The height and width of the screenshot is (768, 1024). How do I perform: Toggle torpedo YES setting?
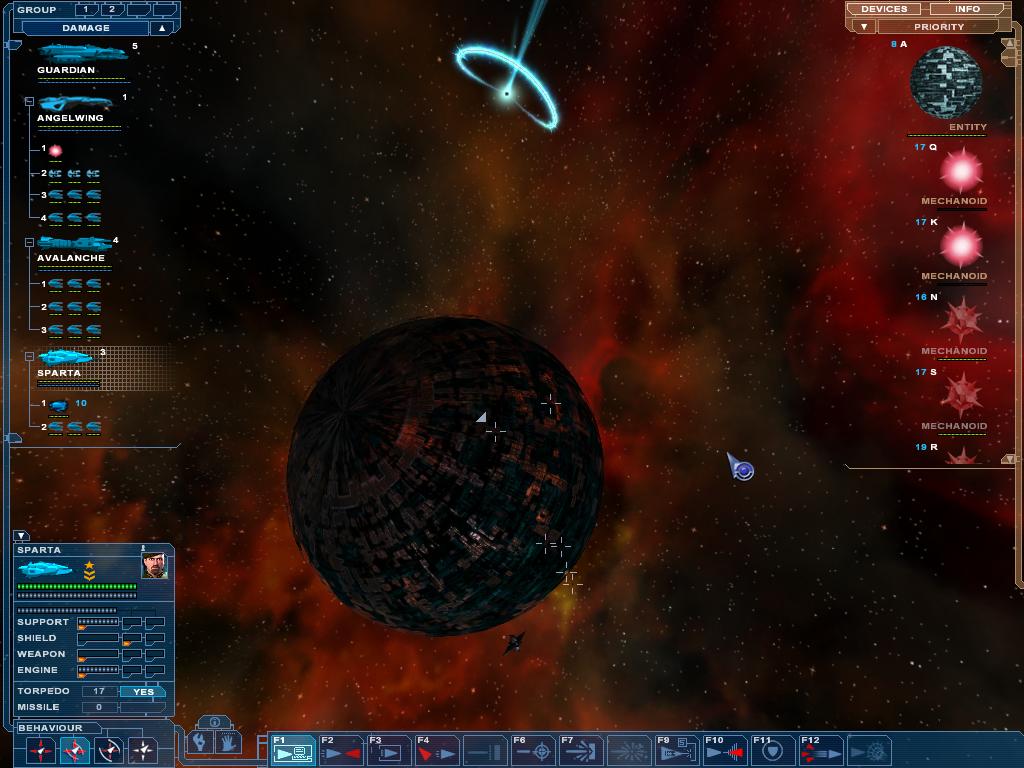(143, 691)
